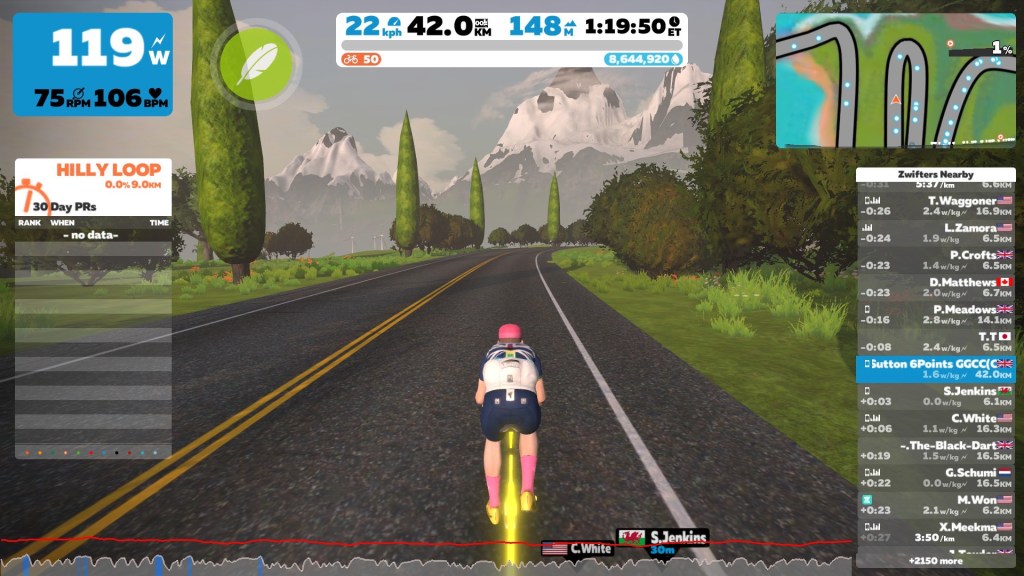Pick P.Meadows from Zwifters Nearby

coord(936,314)
